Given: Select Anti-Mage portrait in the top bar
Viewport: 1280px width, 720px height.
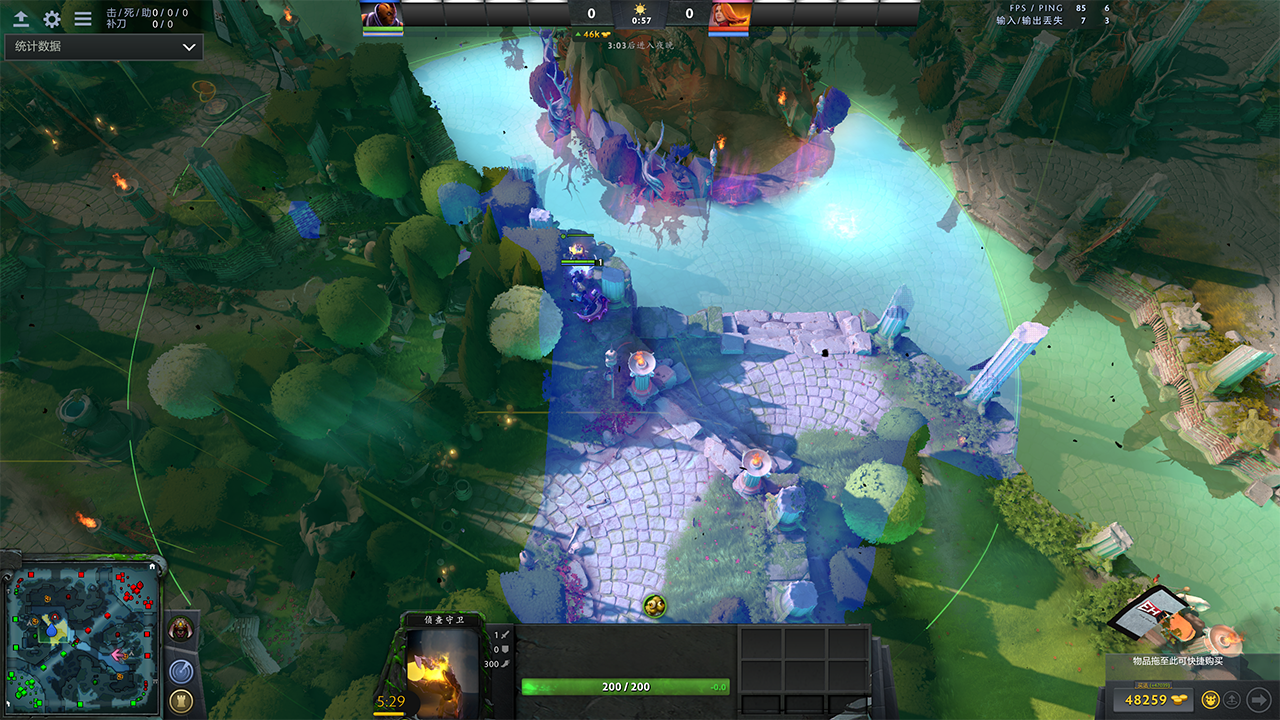Looking at the screenshot, I should click(x=381, y=14).
